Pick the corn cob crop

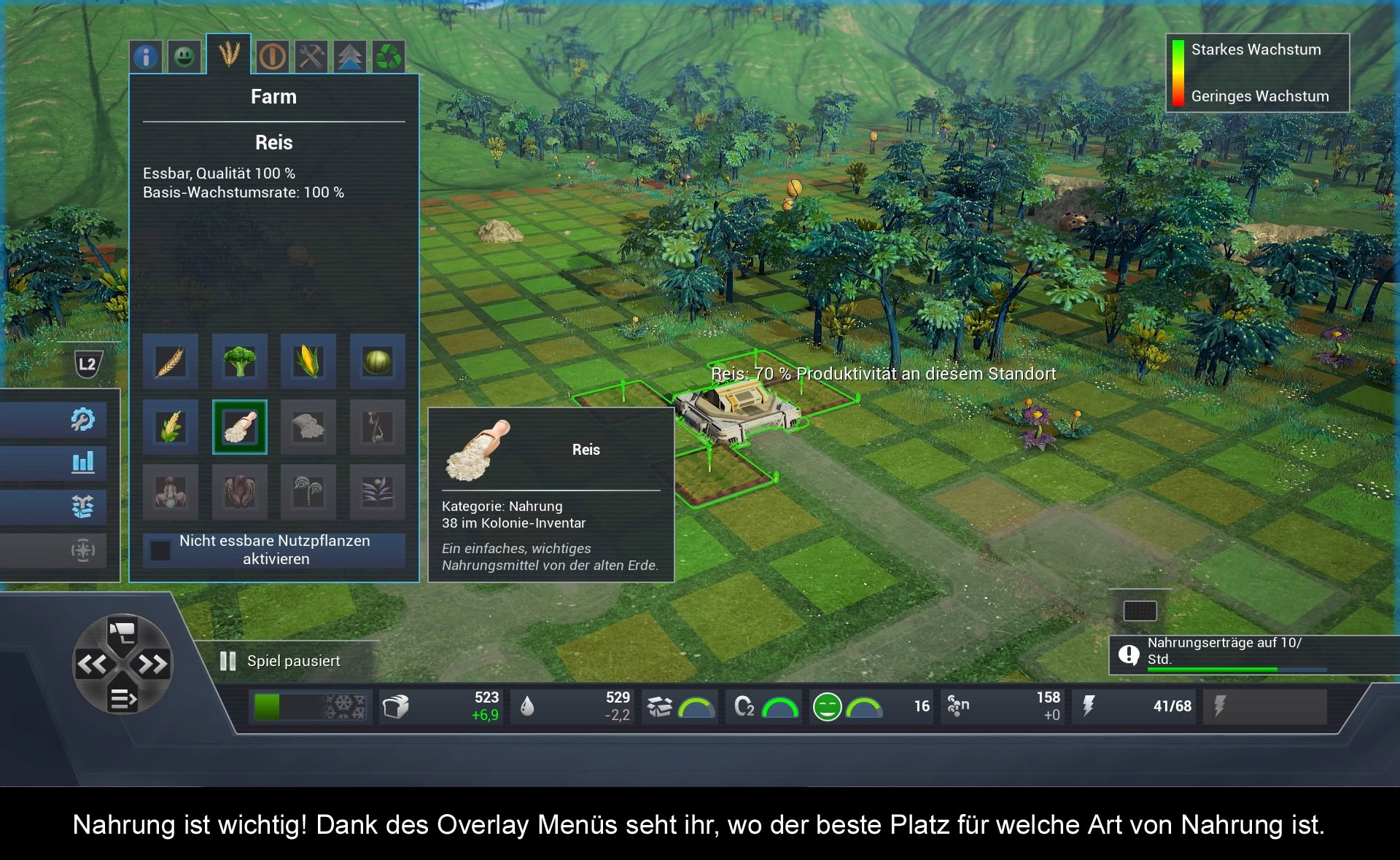308,361
